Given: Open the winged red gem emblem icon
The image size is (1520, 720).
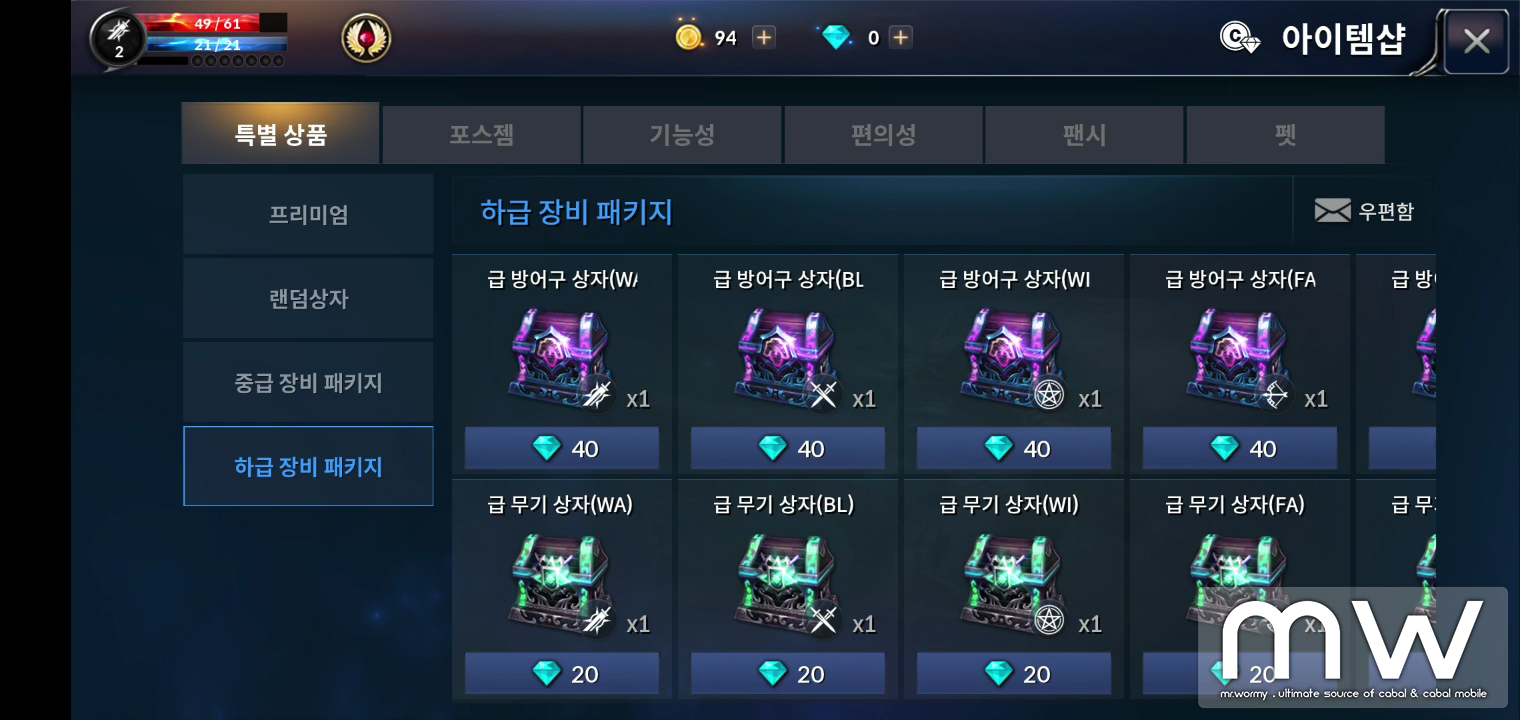Looking at the screenshot, I should coord(366,38).
